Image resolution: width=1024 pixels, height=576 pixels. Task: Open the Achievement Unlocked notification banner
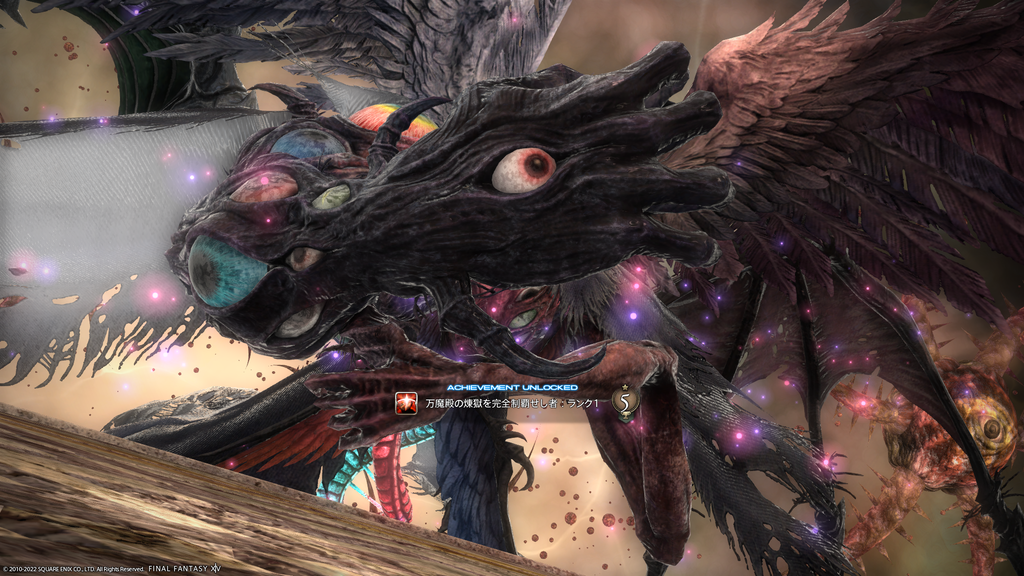(511, 403)
